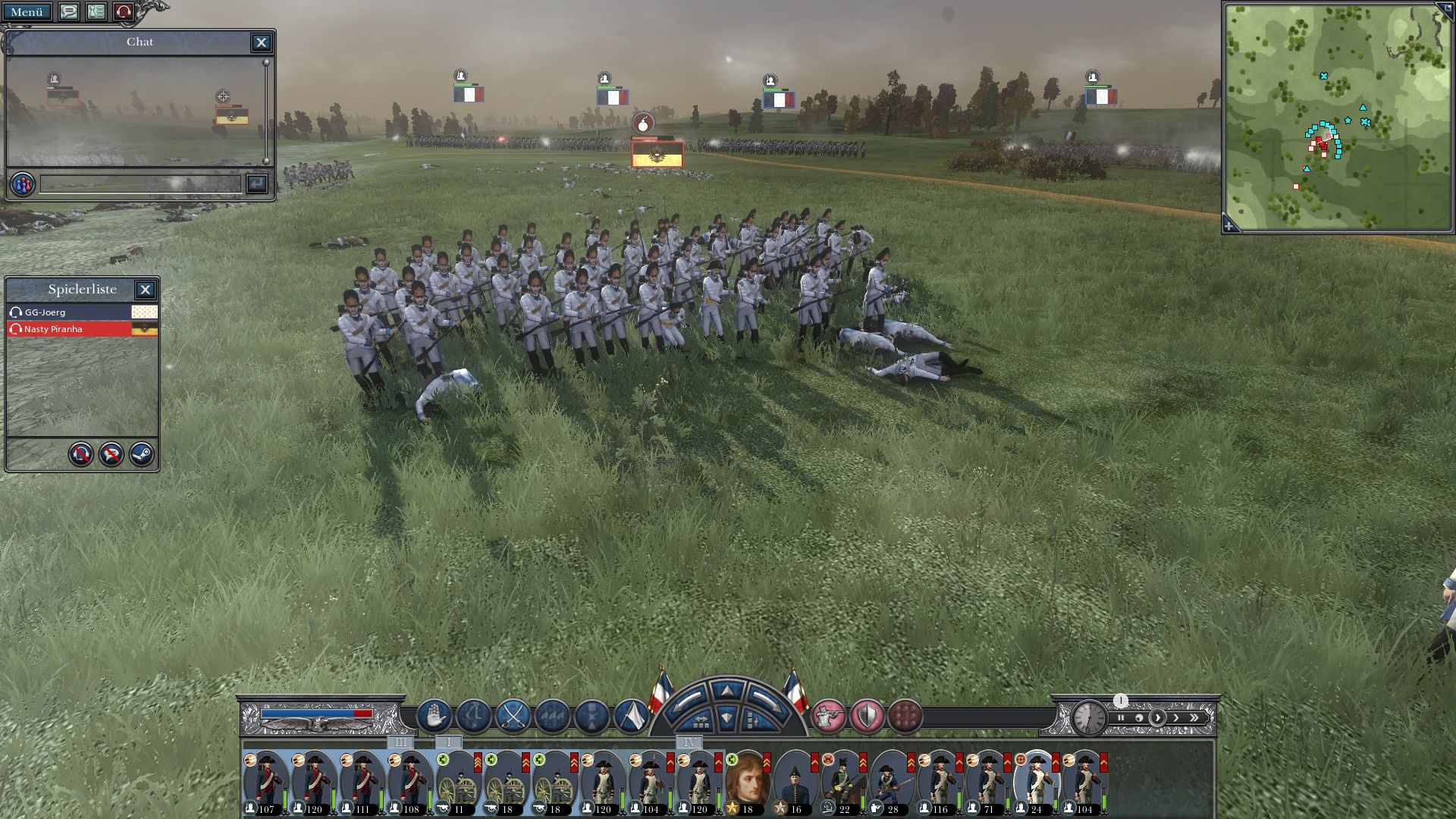Open the Menü button

(x=27, y=12)
